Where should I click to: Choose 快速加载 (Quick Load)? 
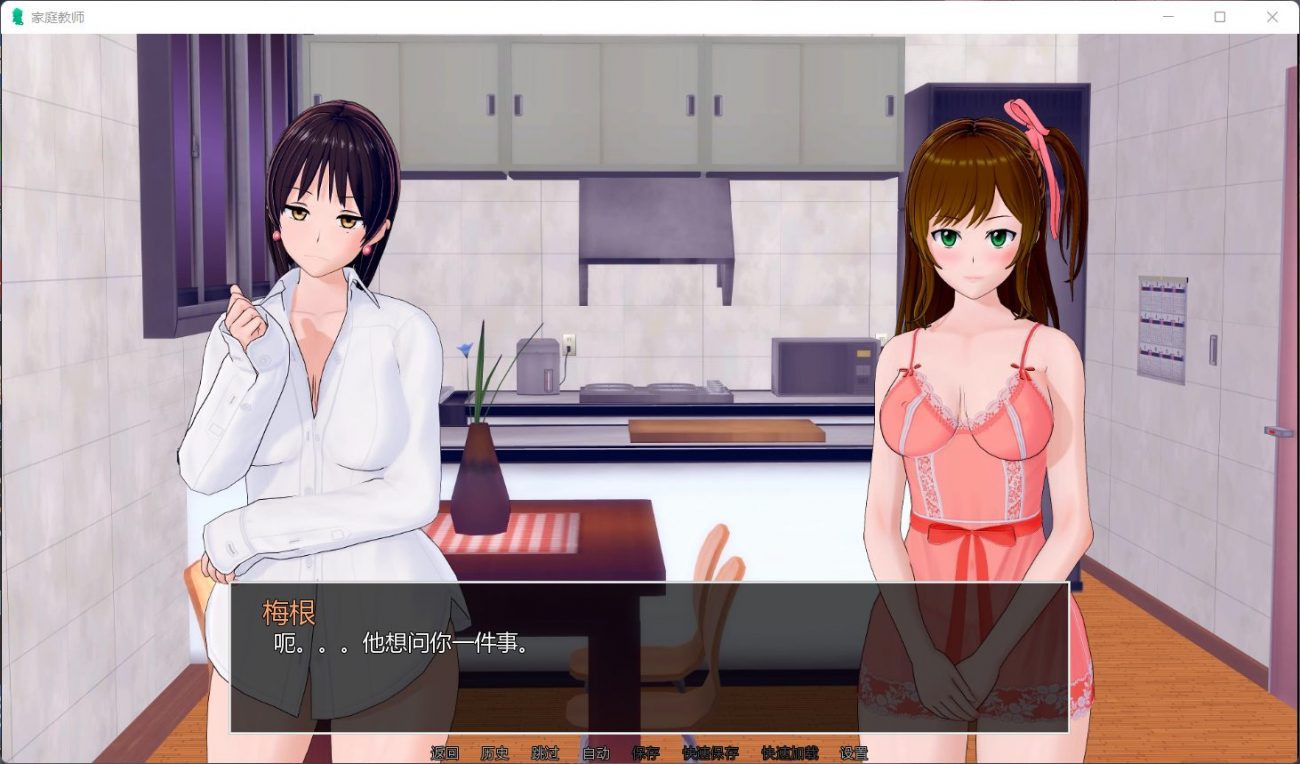tap(789, 753)
